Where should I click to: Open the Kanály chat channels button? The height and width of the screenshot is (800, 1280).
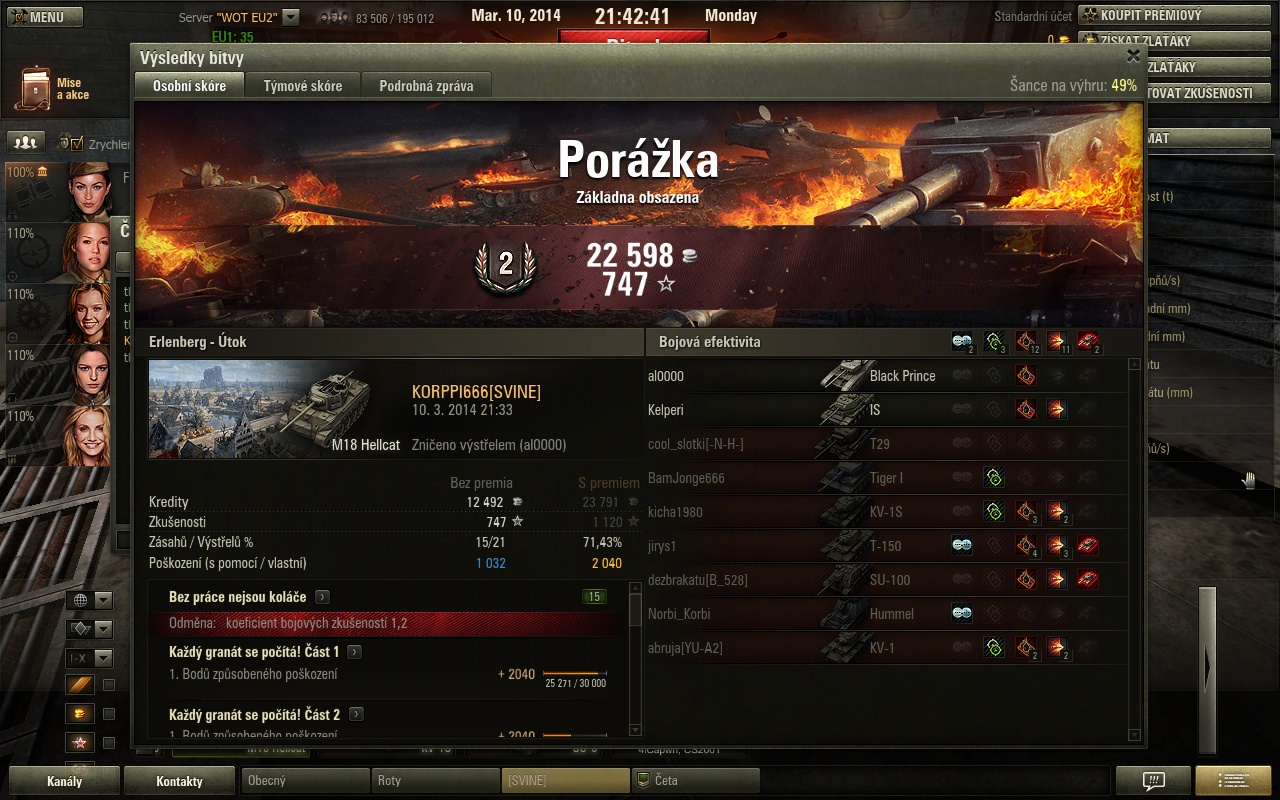pos(64,781)
